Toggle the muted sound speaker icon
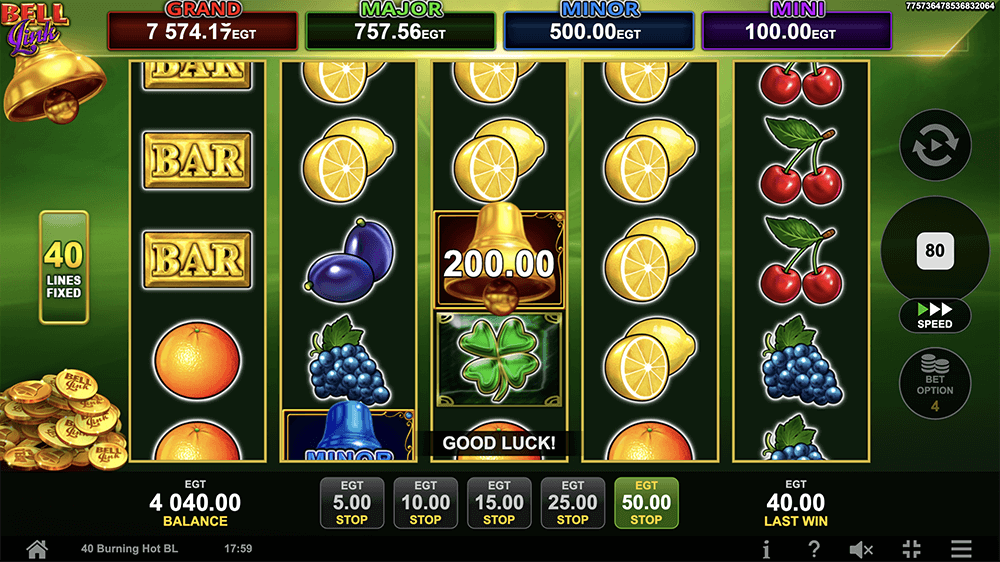This screenshot has height=562, width=1000. click(861, 549)
